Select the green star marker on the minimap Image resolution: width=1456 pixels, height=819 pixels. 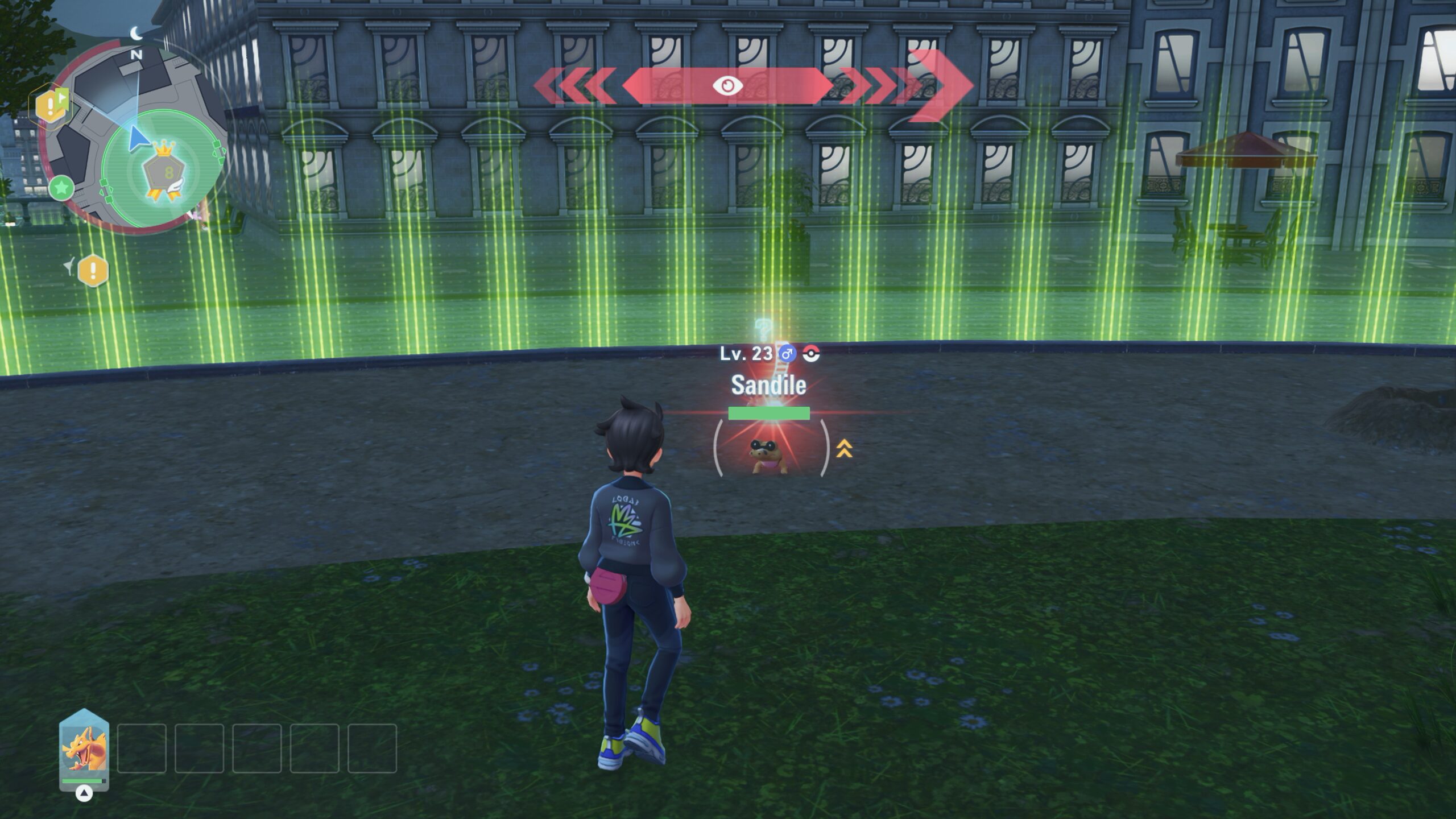click(61, 187)
